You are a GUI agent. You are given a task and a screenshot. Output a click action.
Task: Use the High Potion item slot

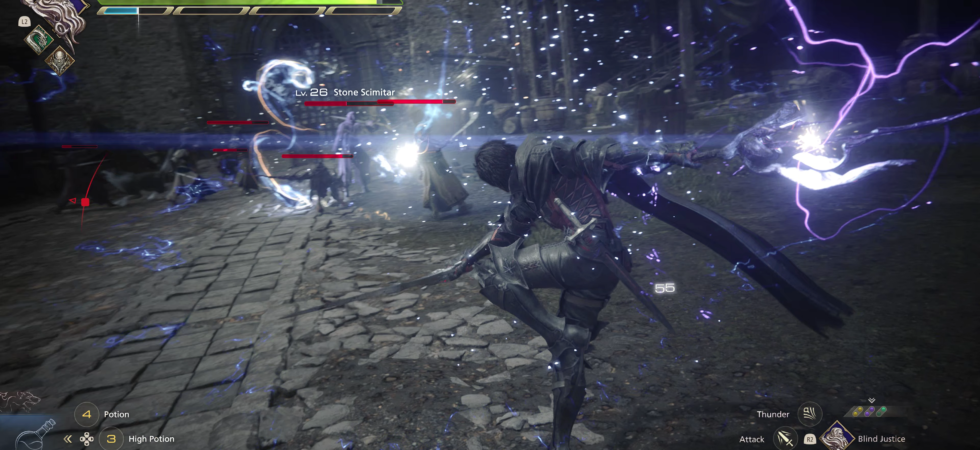[112, 438]
